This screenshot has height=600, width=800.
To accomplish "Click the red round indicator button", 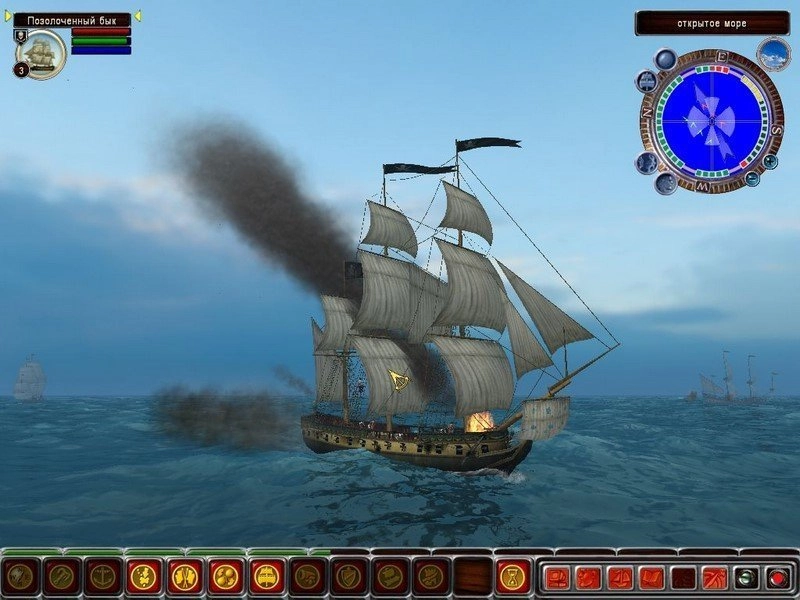I will click(x=777, y=577).
